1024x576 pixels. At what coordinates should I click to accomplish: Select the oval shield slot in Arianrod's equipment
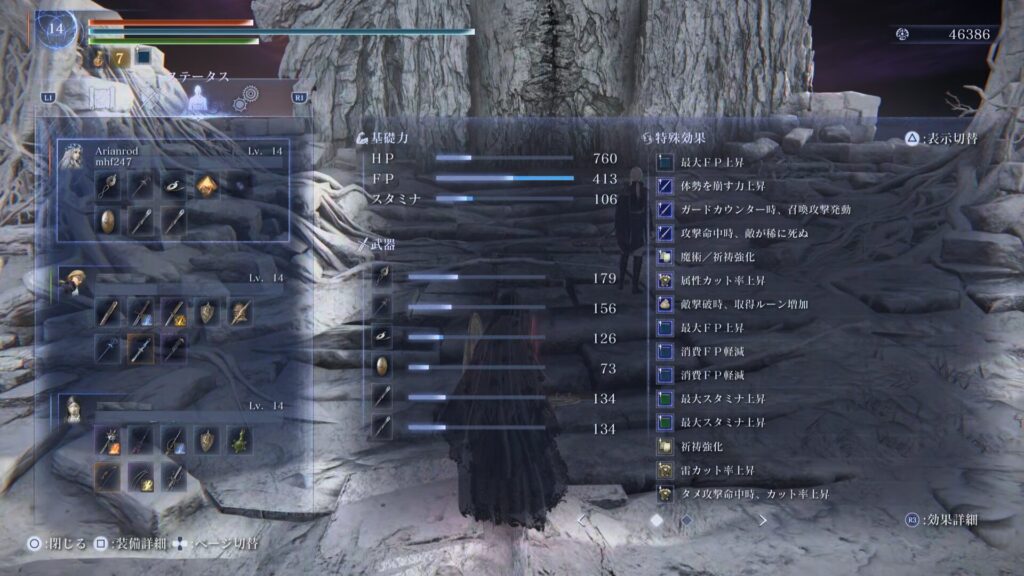tap(108, 221)
